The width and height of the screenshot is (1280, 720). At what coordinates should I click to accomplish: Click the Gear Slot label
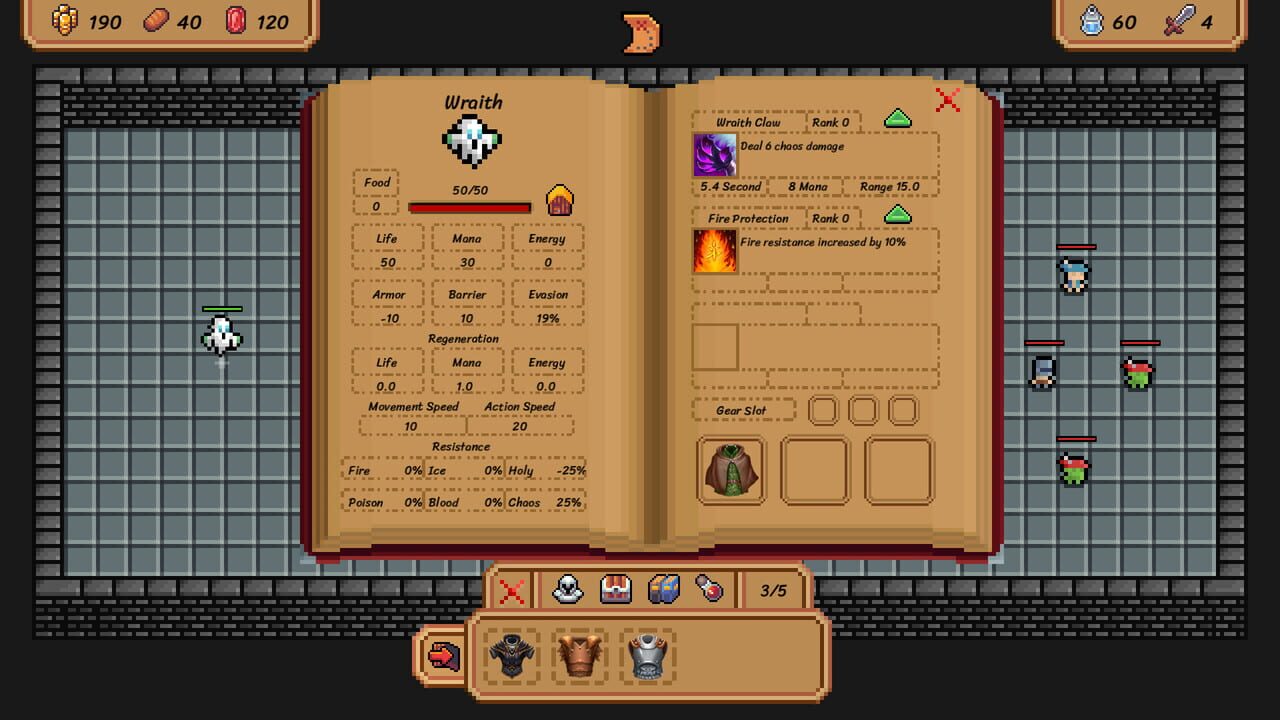[x=743, y=410]
